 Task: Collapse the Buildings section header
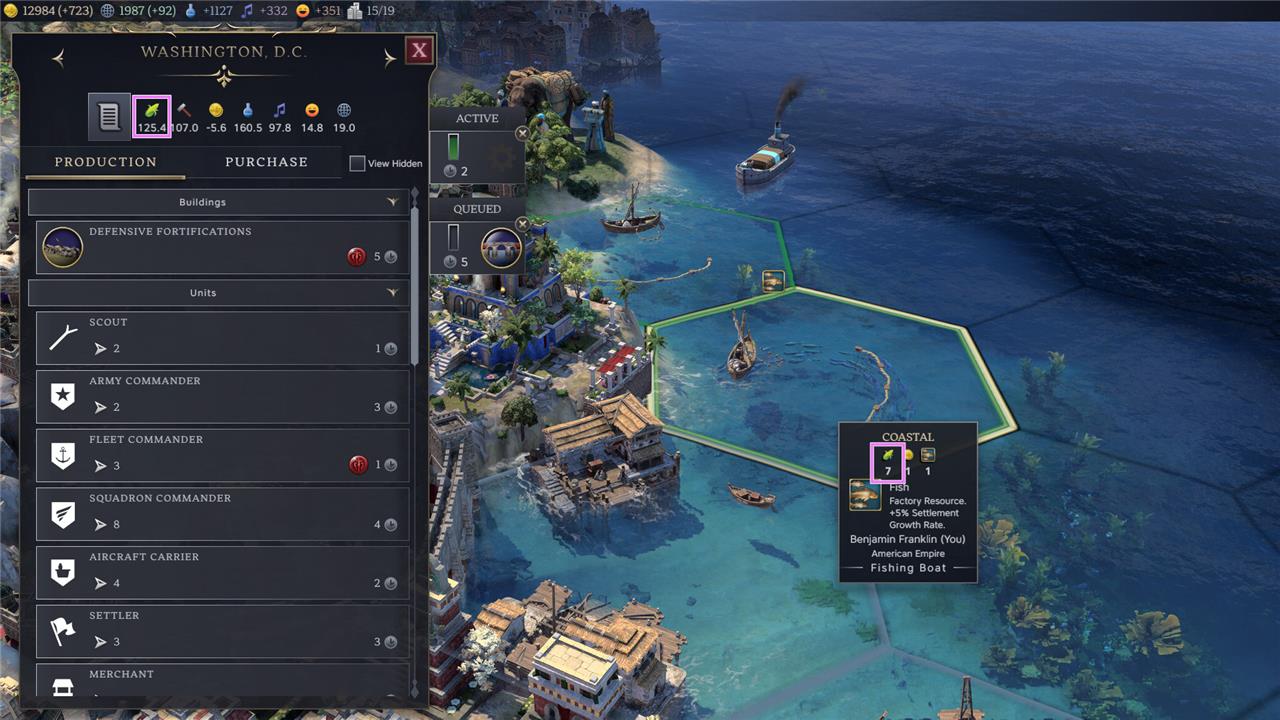click(x=218, y=202)
